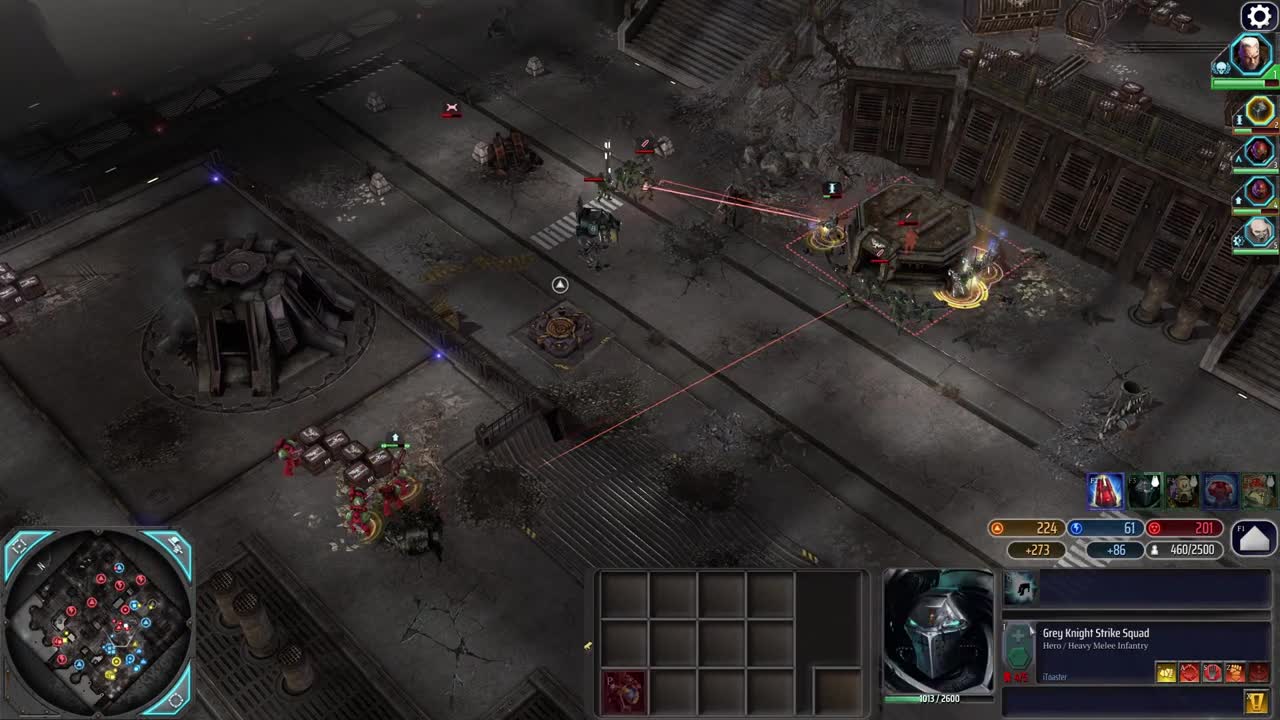Toggle the gear icon next to the bottom hero portrait
This screenshot has height=720, width=1280.
coord(1239,238)
